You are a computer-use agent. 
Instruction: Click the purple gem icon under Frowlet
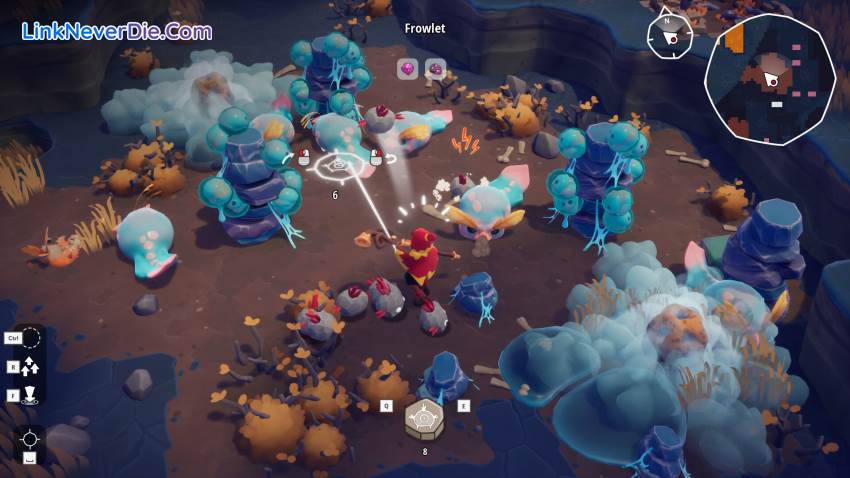point(435,68)
